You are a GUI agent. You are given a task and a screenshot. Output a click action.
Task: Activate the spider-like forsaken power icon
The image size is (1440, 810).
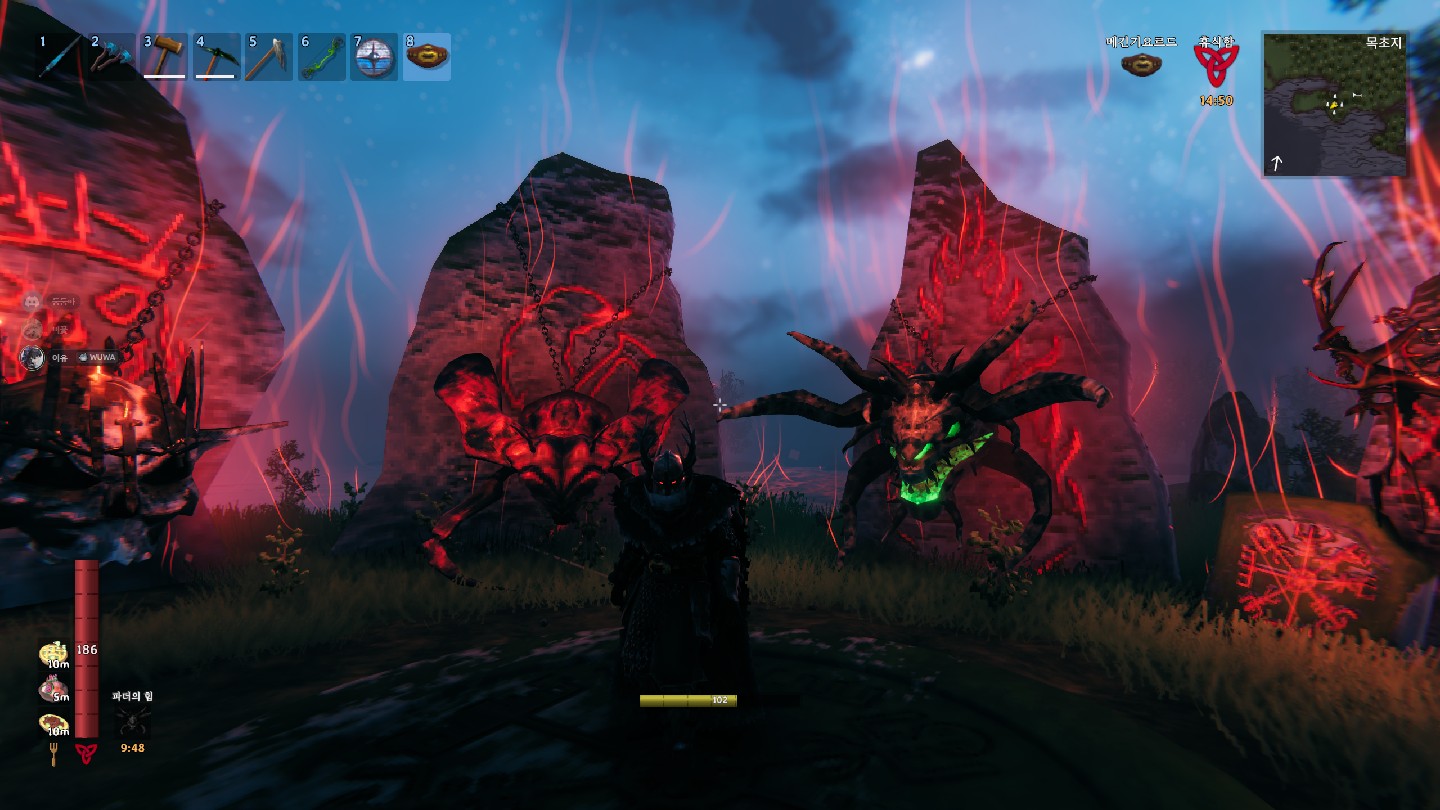132,720
